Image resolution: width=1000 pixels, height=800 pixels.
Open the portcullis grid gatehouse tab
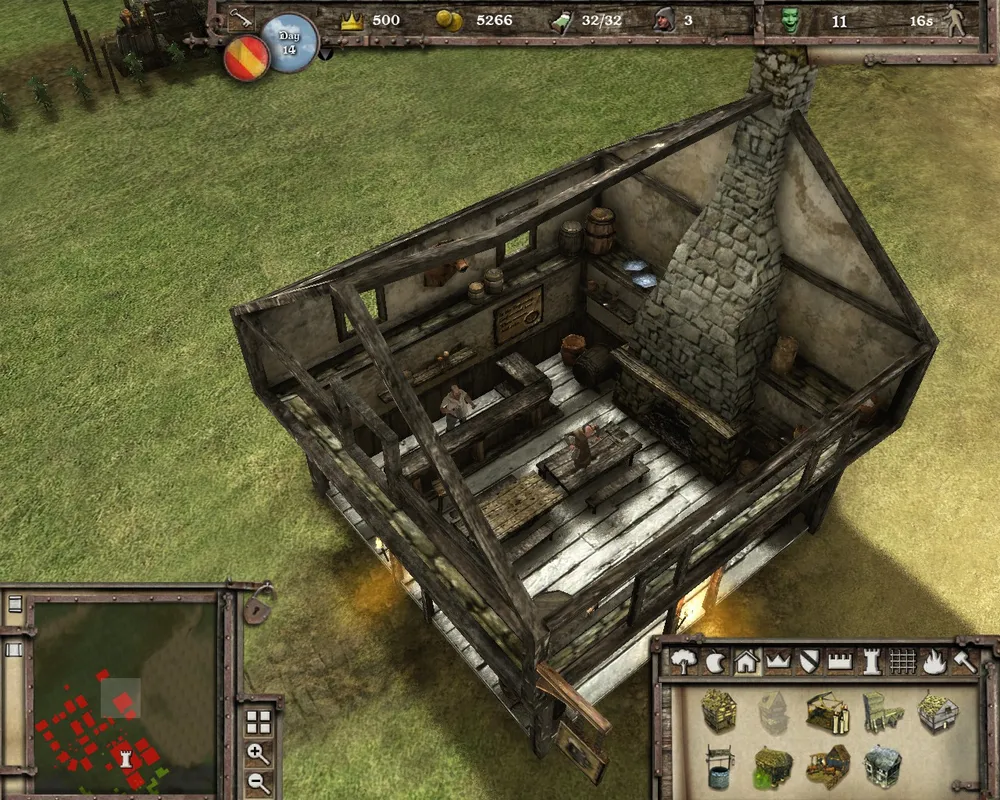click(902, 660)
